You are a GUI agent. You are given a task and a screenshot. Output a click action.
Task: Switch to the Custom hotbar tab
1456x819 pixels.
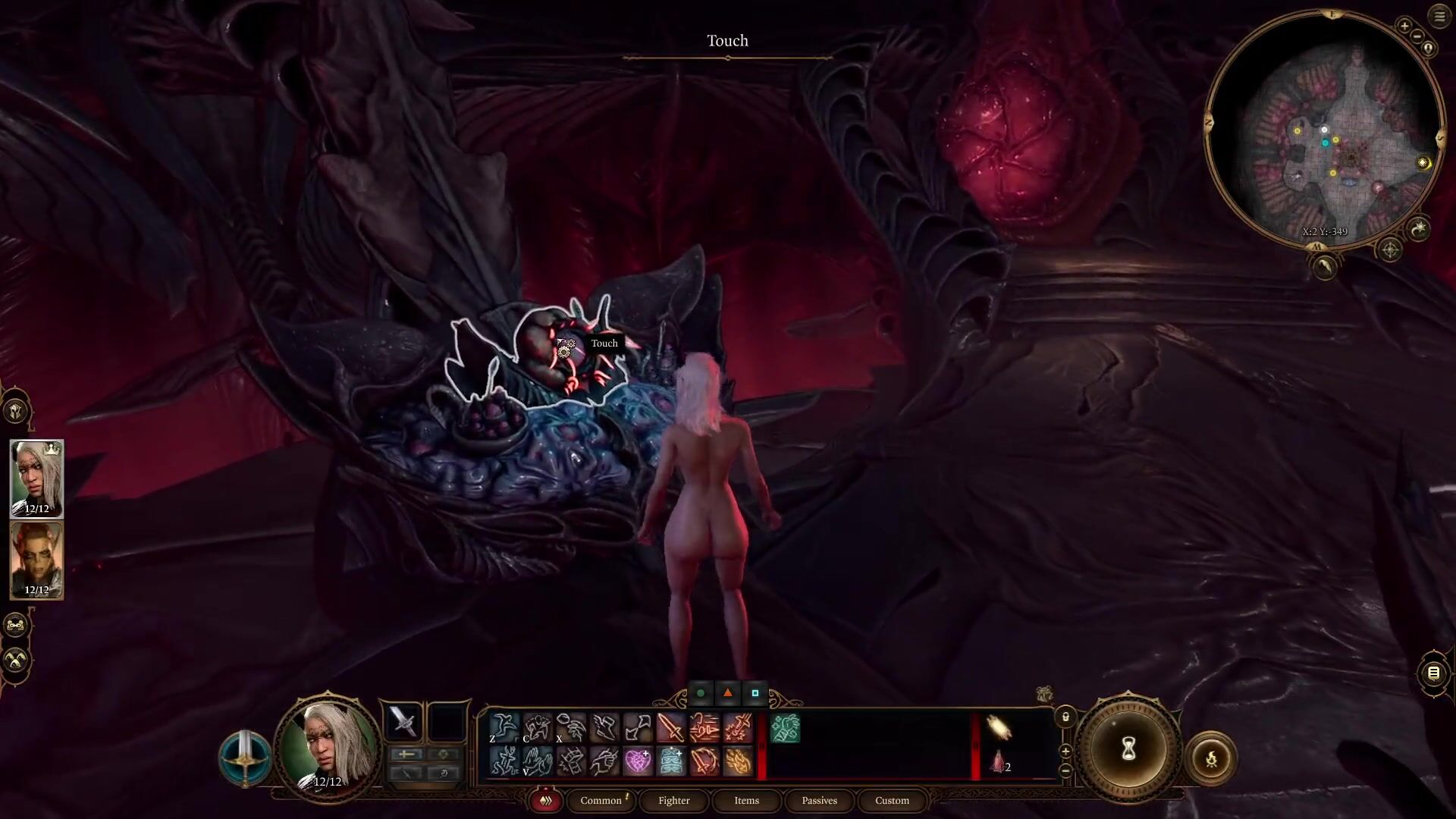coord(892,800)
